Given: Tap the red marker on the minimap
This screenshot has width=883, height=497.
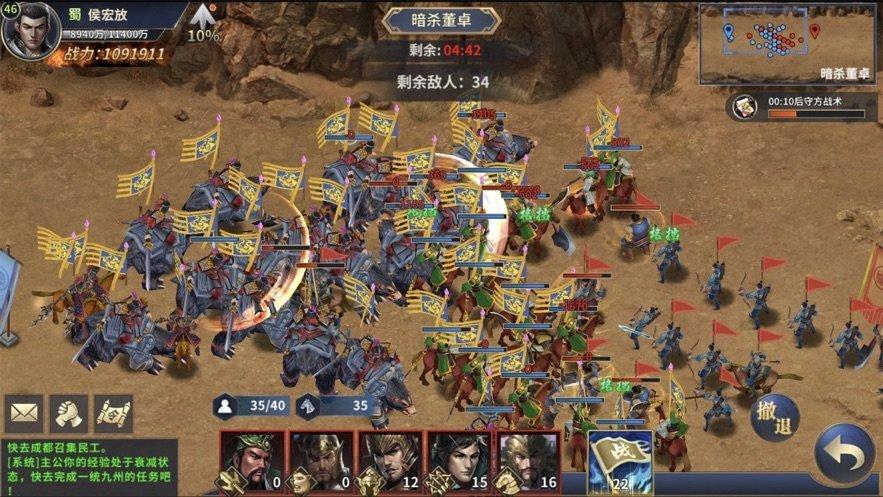Looking at the screenshot, I should tap(815, 31).
